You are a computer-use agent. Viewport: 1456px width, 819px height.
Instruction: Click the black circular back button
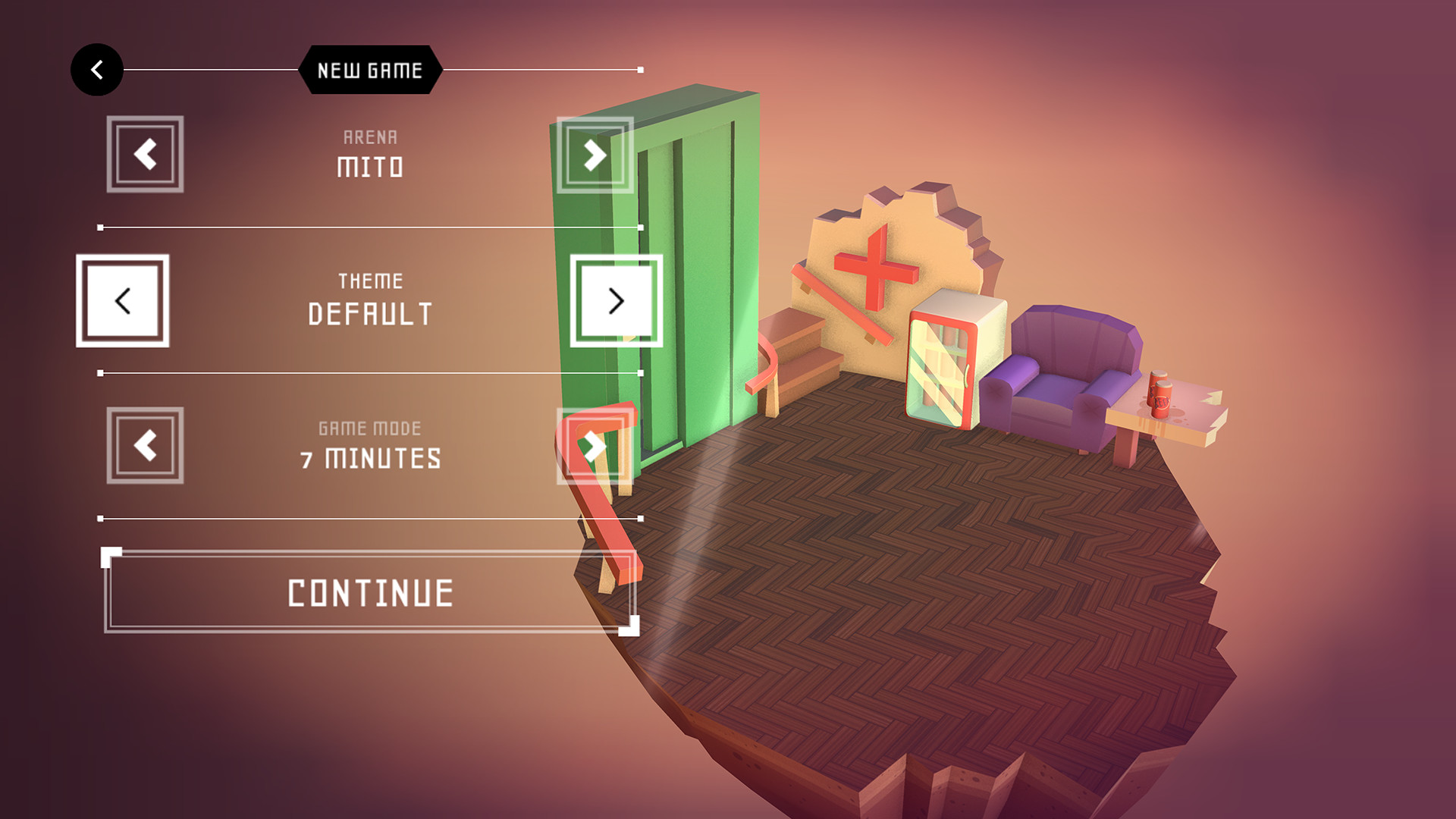tap(96, 69)
